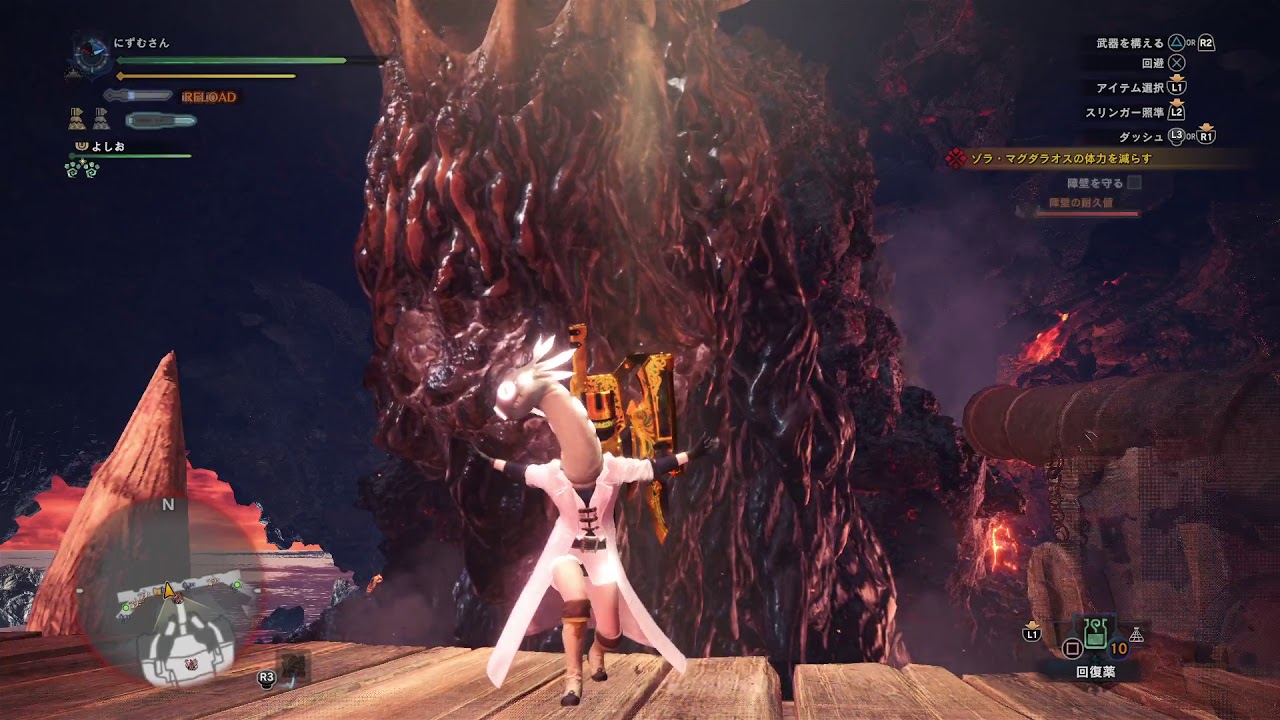Select Palico よしお's status entry

pos(108,147)
